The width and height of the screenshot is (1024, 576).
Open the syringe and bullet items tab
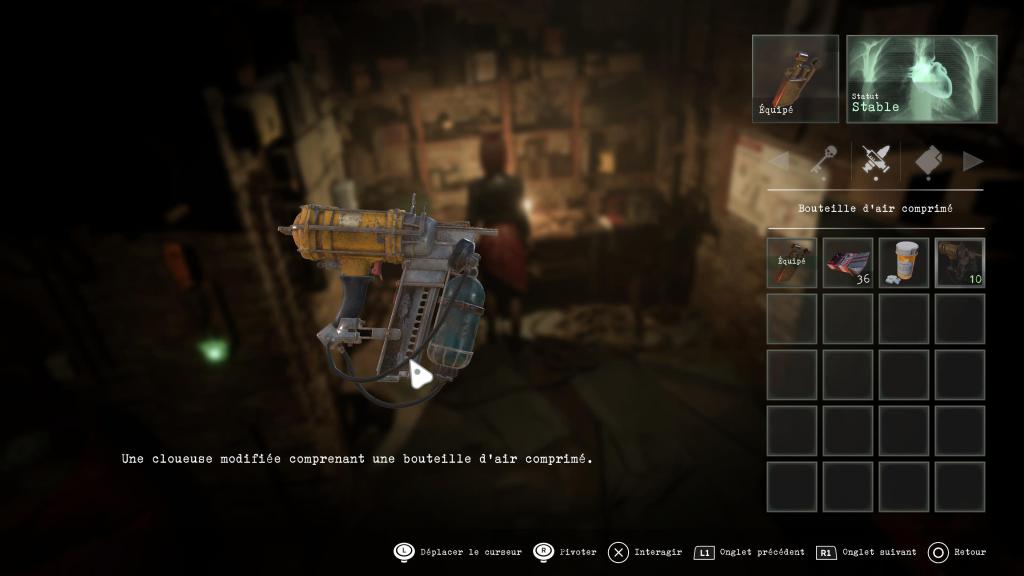[875, 161]
